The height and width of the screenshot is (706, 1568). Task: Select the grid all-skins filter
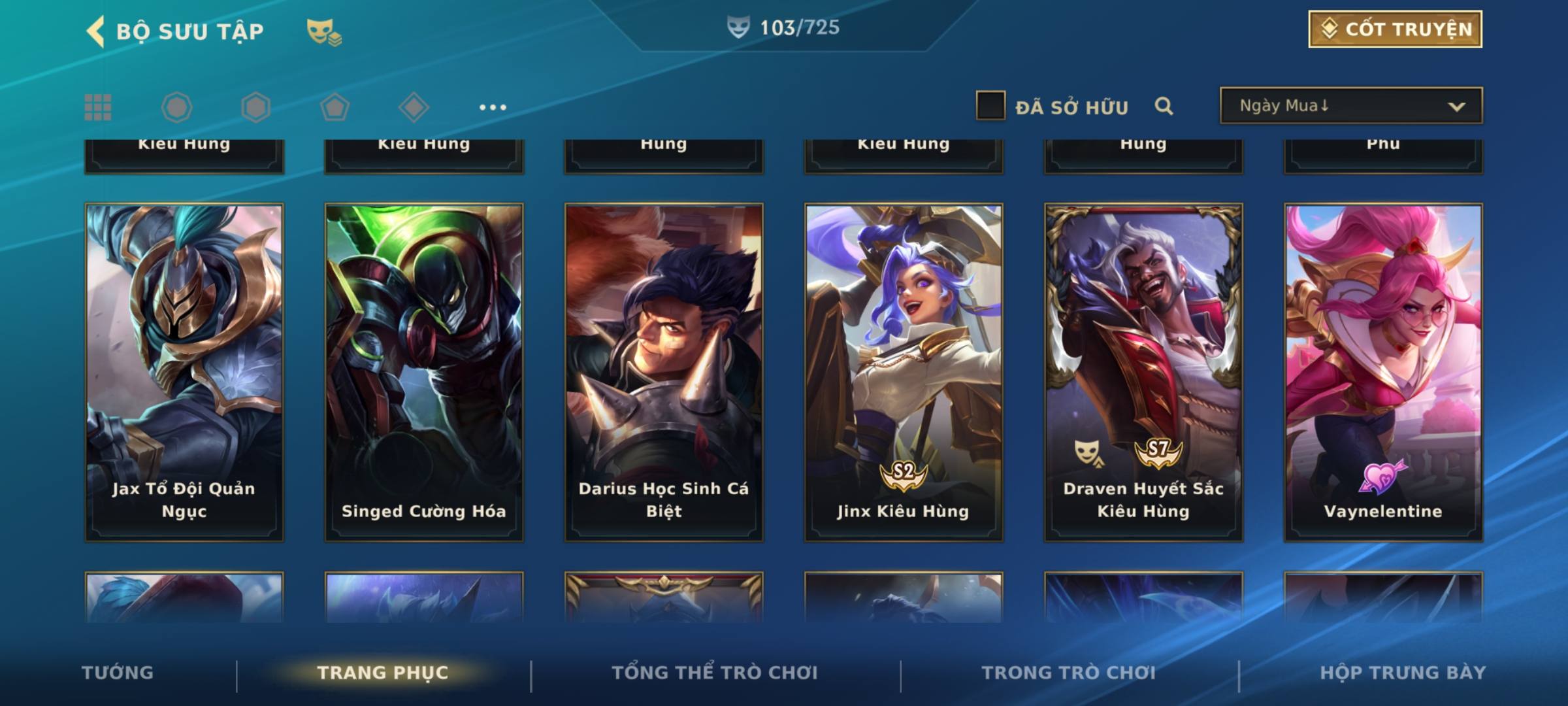[x=98, y=107]
